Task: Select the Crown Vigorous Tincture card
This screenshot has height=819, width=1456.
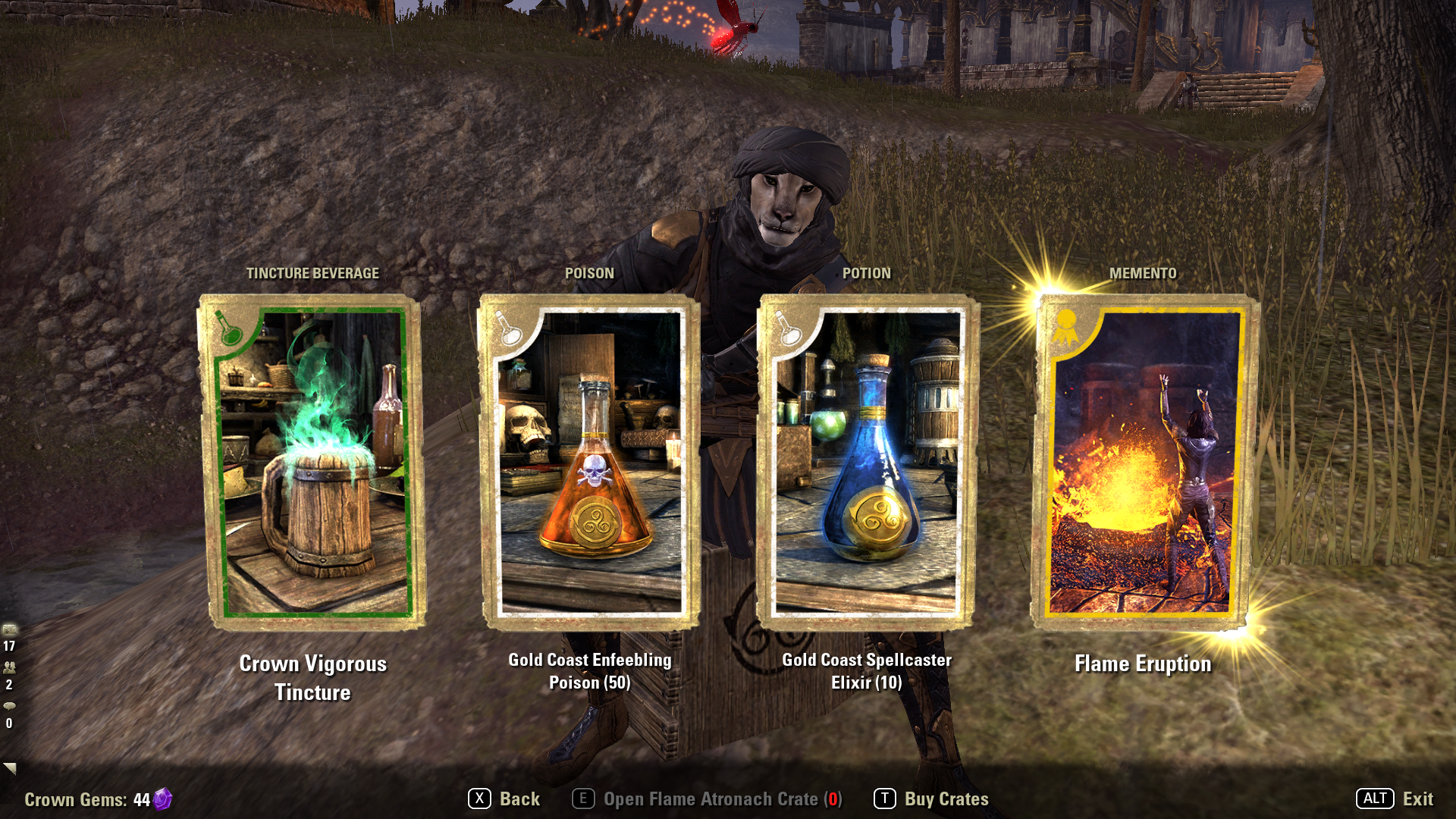Action: [x=312, y=463]
